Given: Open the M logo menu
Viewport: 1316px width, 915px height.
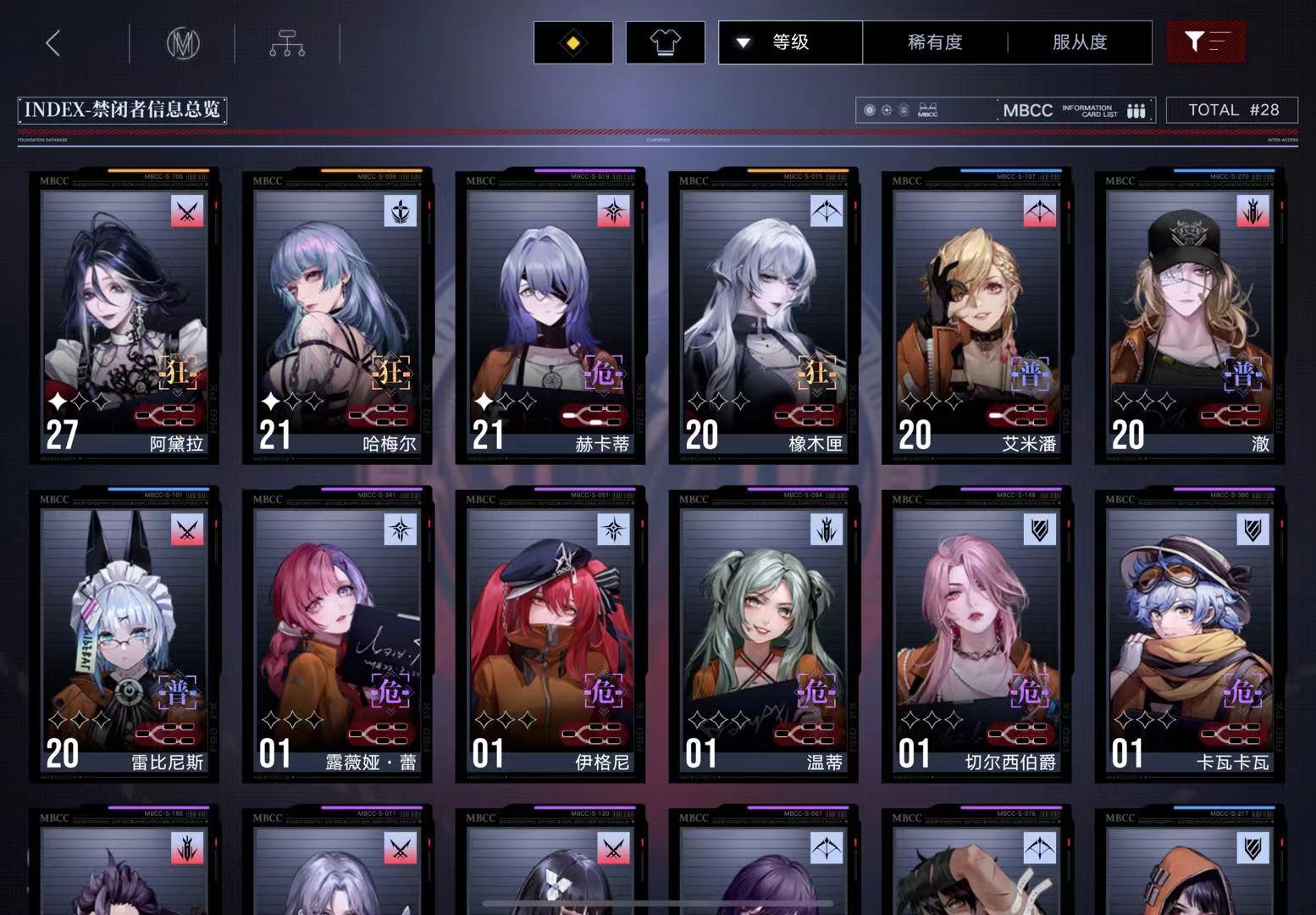Looking at the screenshot, I should coord(183,42).
